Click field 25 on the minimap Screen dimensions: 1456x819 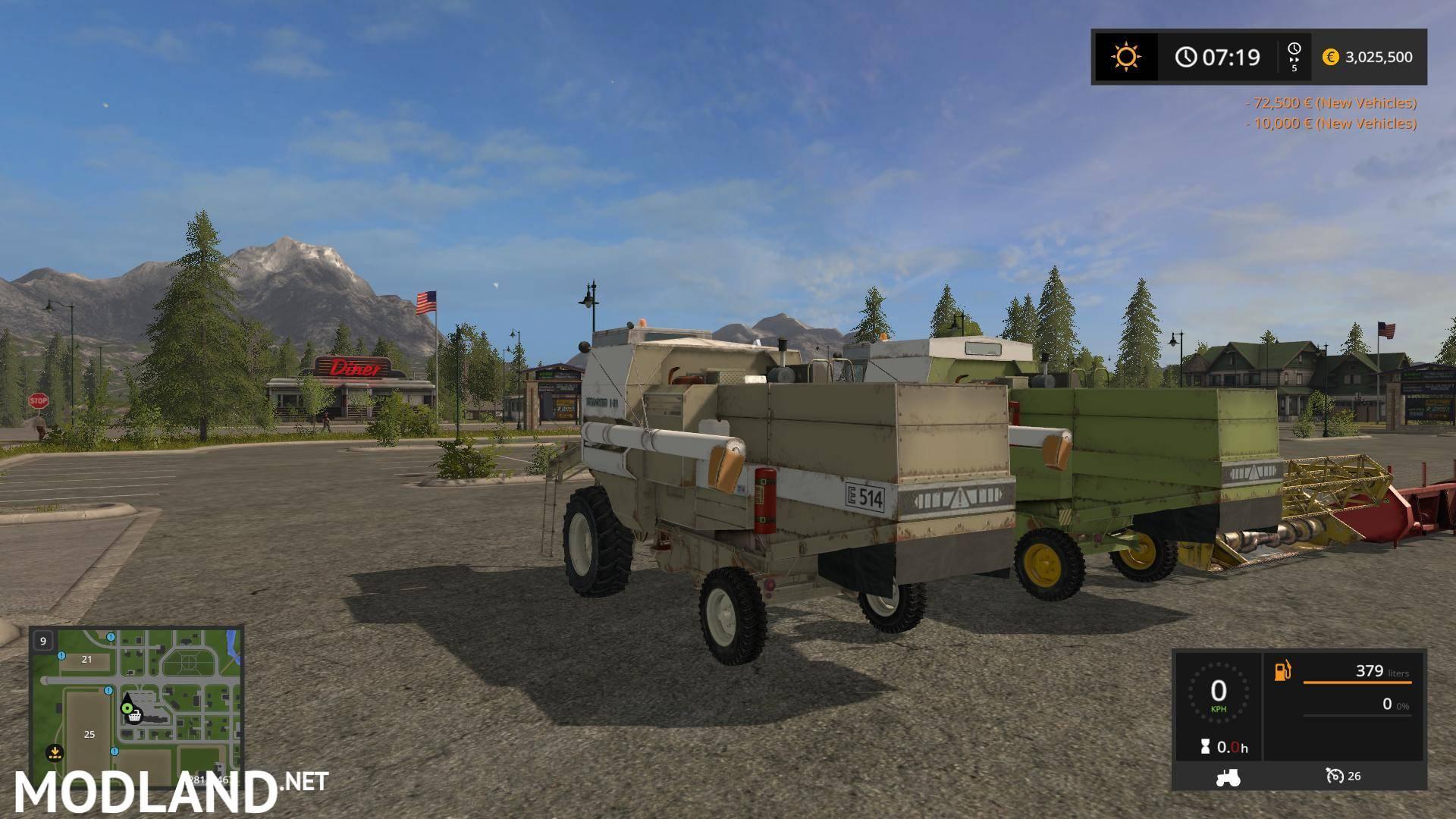[x=89, y=734]
